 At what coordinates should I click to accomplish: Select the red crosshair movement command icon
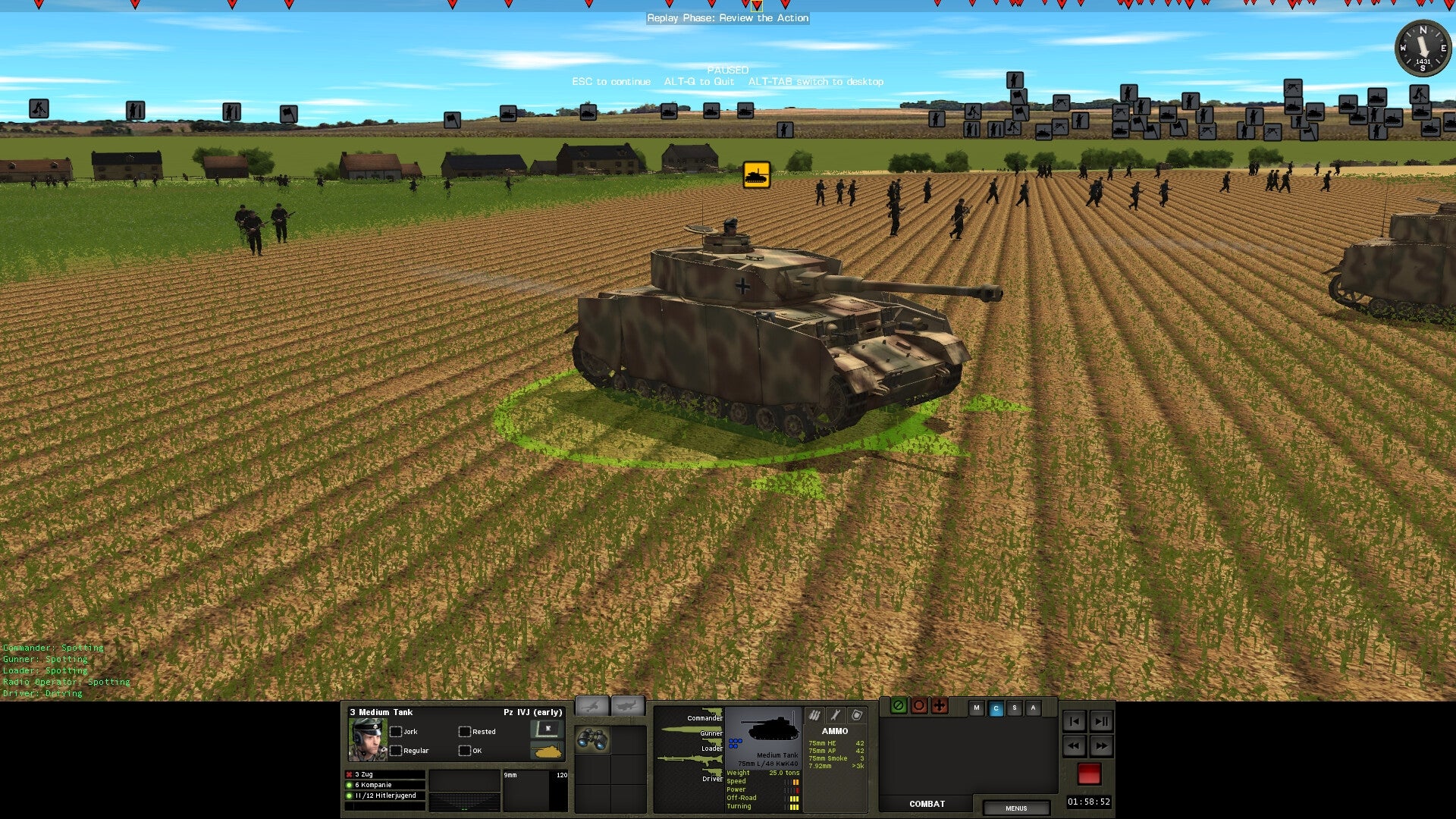pos(939,706)
